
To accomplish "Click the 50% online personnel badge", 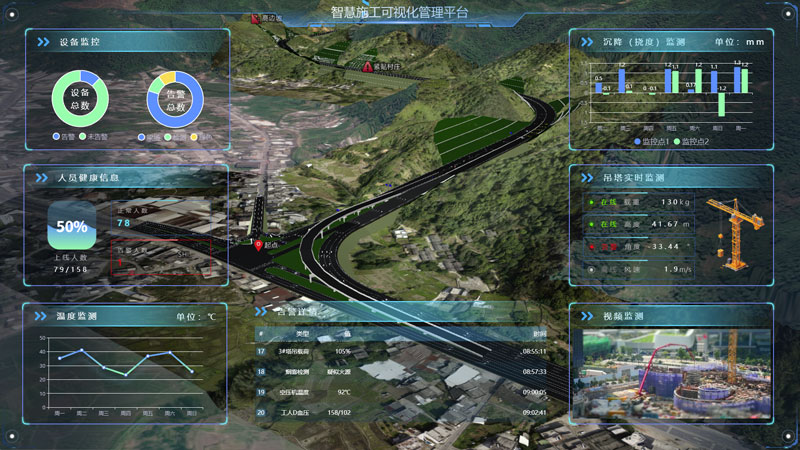I will pos(72,227).
